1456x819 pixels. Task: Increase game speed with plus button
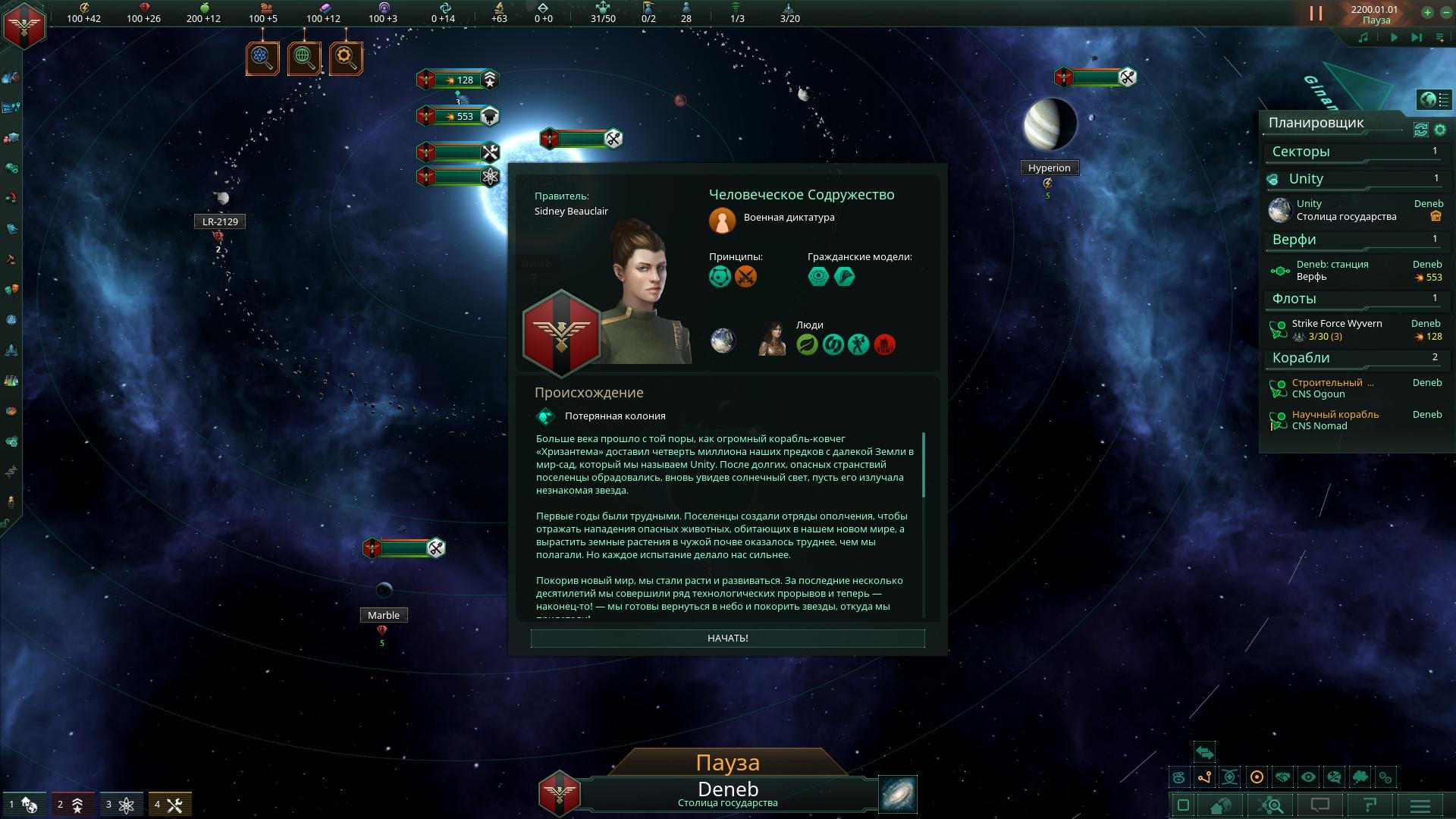(1427, 12)
